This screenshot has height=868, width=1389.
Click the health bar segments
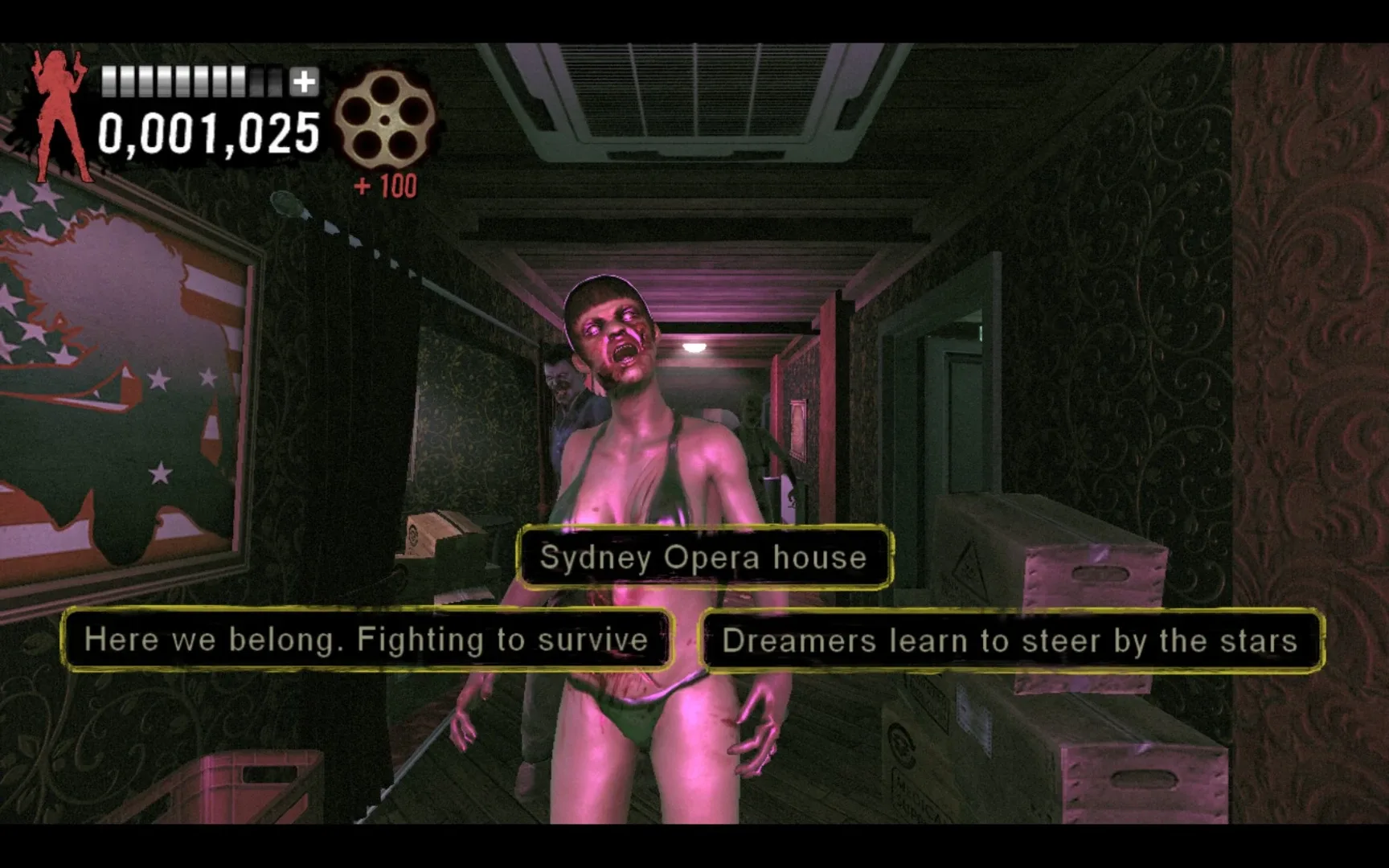tap(193, 80)
